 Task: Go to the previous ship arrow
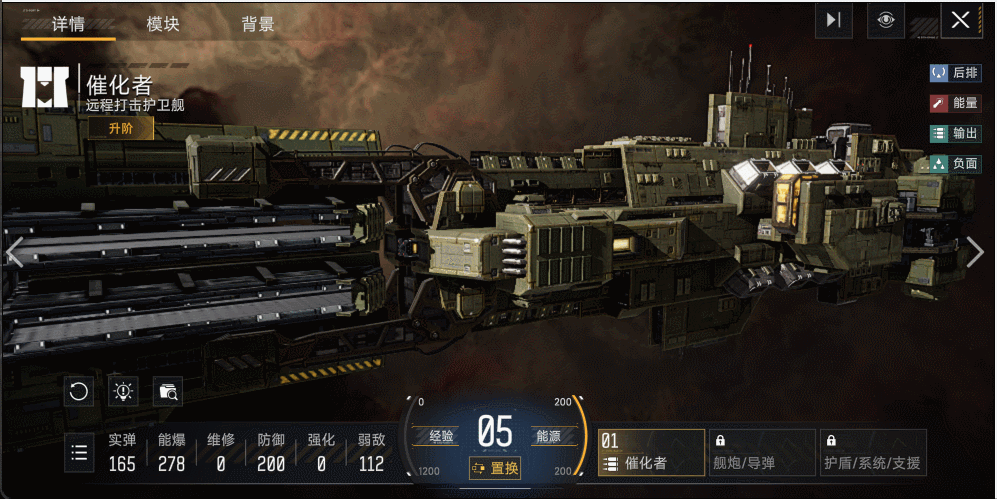[x=14, y=252]
